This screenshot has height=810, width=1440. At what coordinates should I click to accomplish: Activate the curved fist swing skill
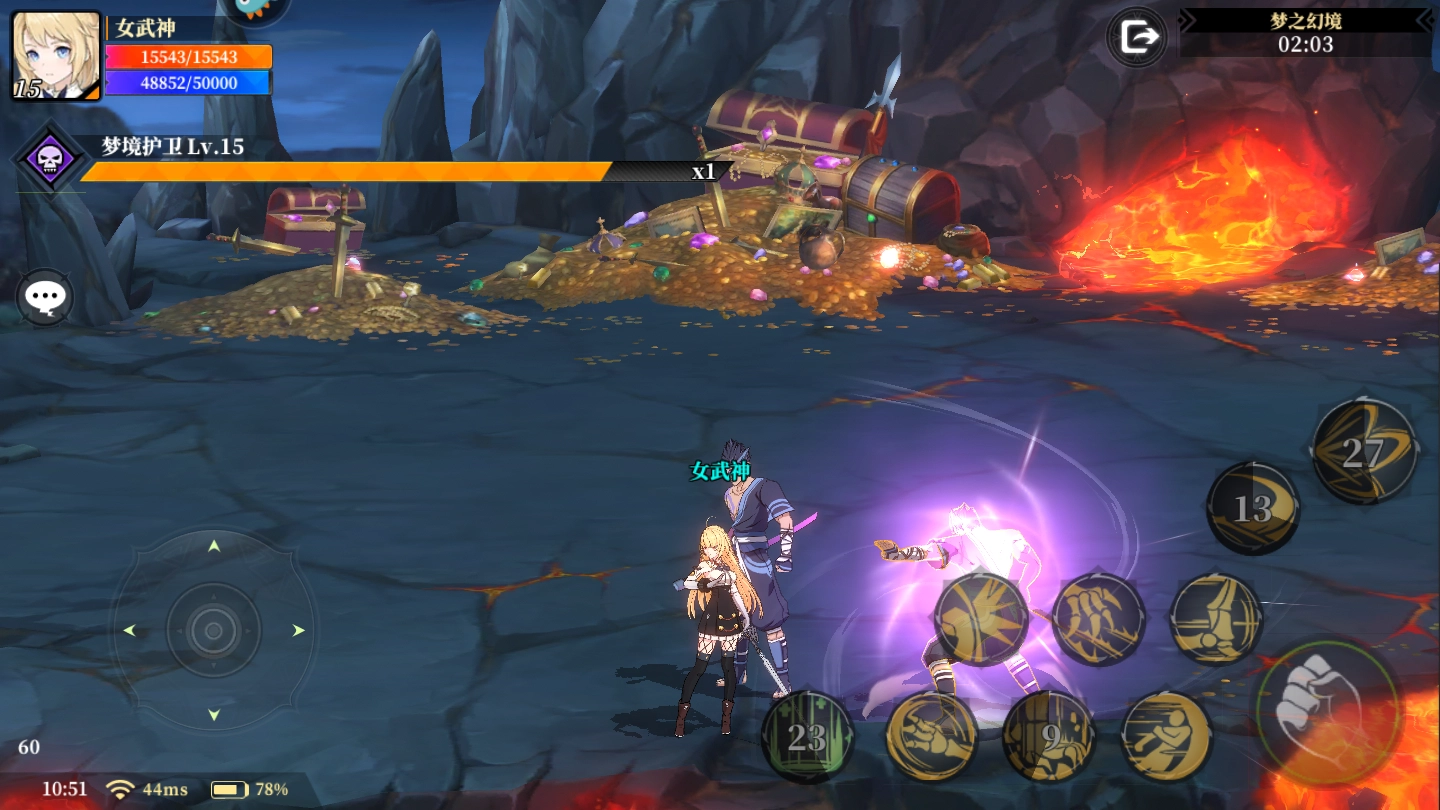click(x=931, y=738)
